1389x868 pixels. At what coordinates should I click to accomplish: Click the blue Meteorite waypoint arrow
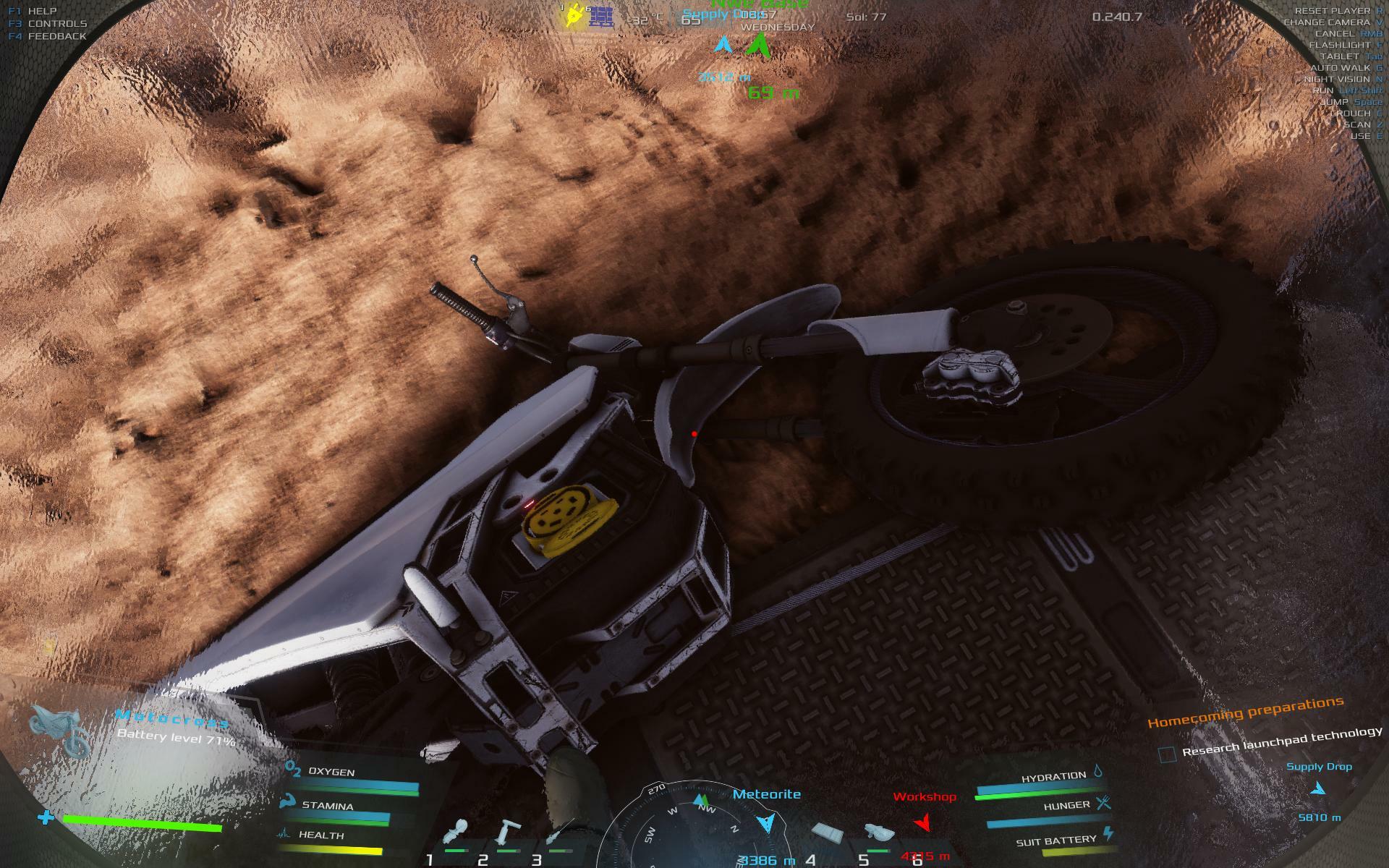(x=765, y=822)
